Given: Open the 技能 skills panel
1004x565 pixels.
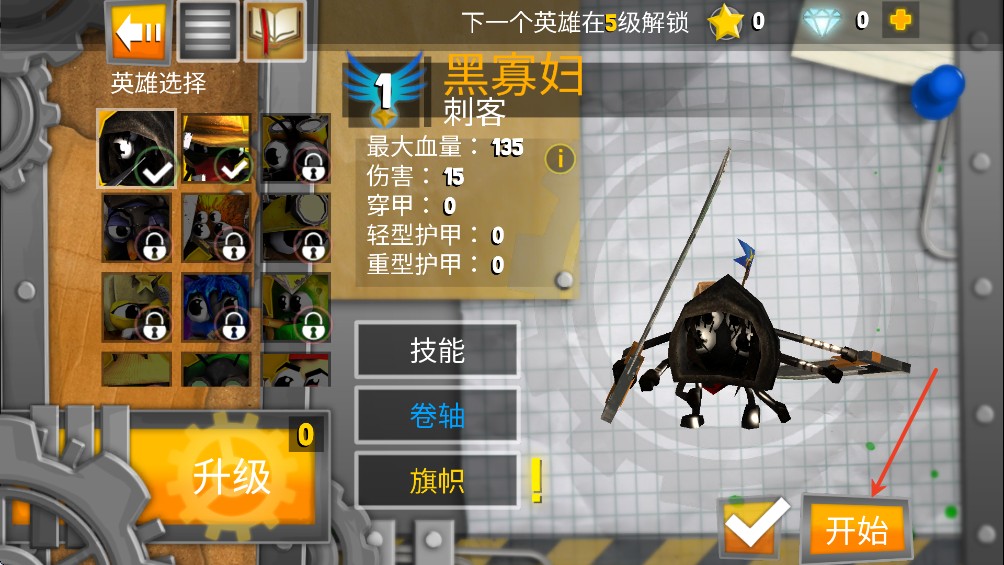Looking at the screenshot, I should (437, 351).
